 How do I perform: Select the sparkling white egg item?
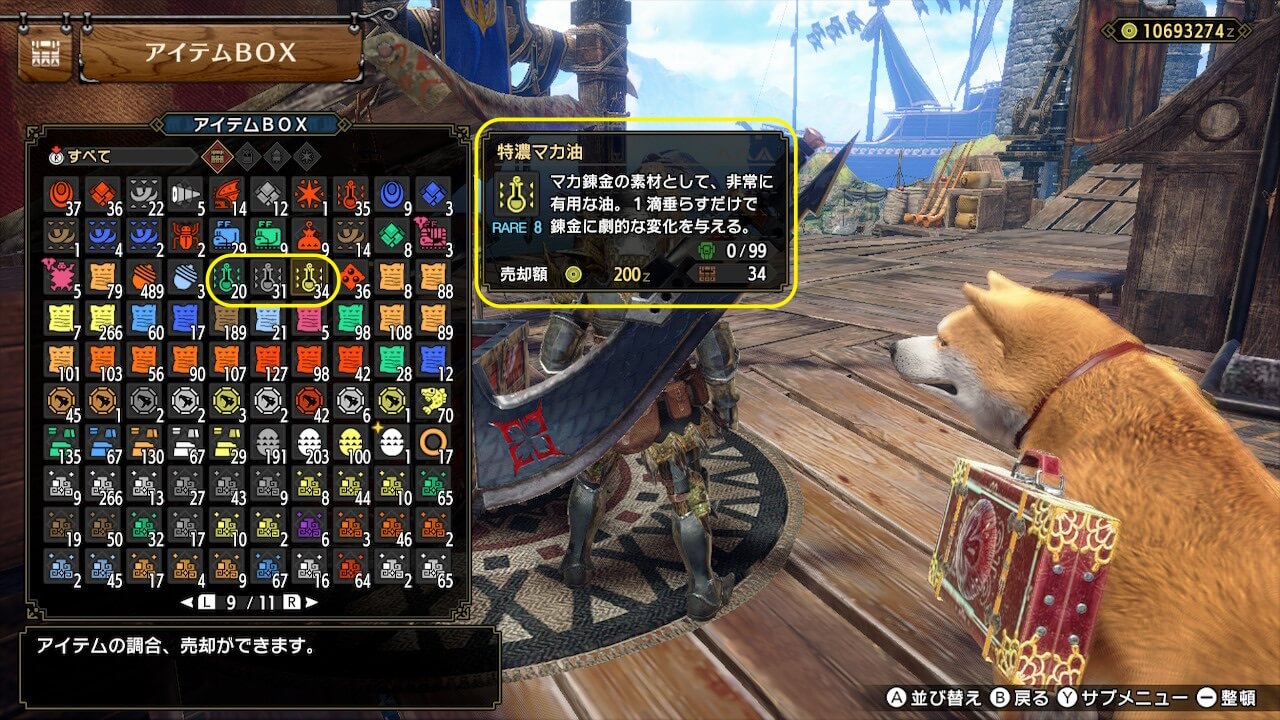coord(392,442)
